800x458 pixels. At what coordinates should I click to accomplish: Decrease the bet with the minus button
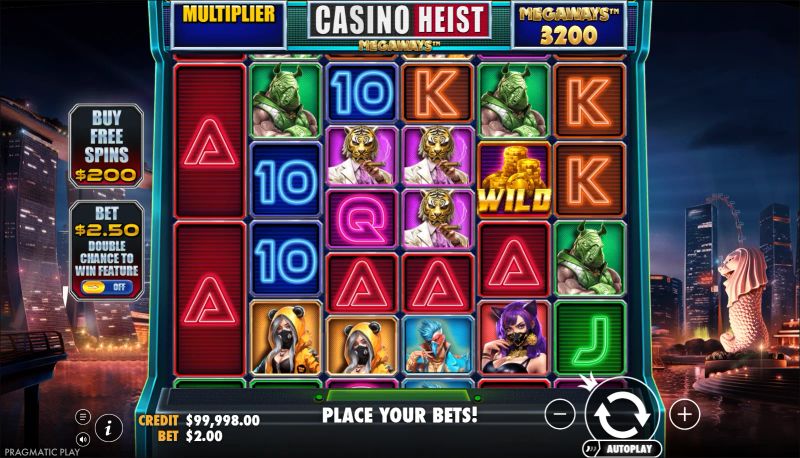(x=562, y=412)
